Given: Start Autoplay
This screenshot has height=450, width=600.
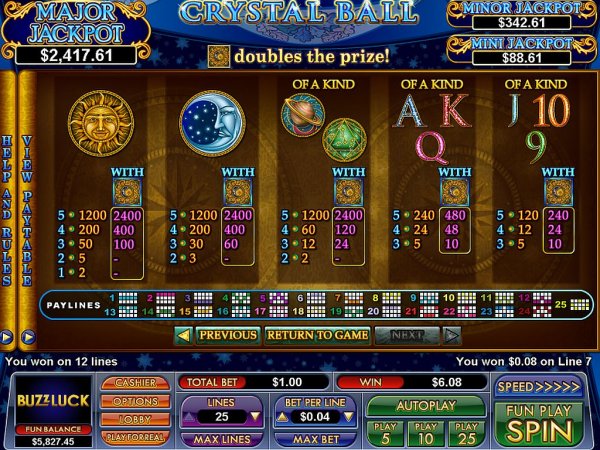Looking at the screenshot, I should tap(426, 407).
